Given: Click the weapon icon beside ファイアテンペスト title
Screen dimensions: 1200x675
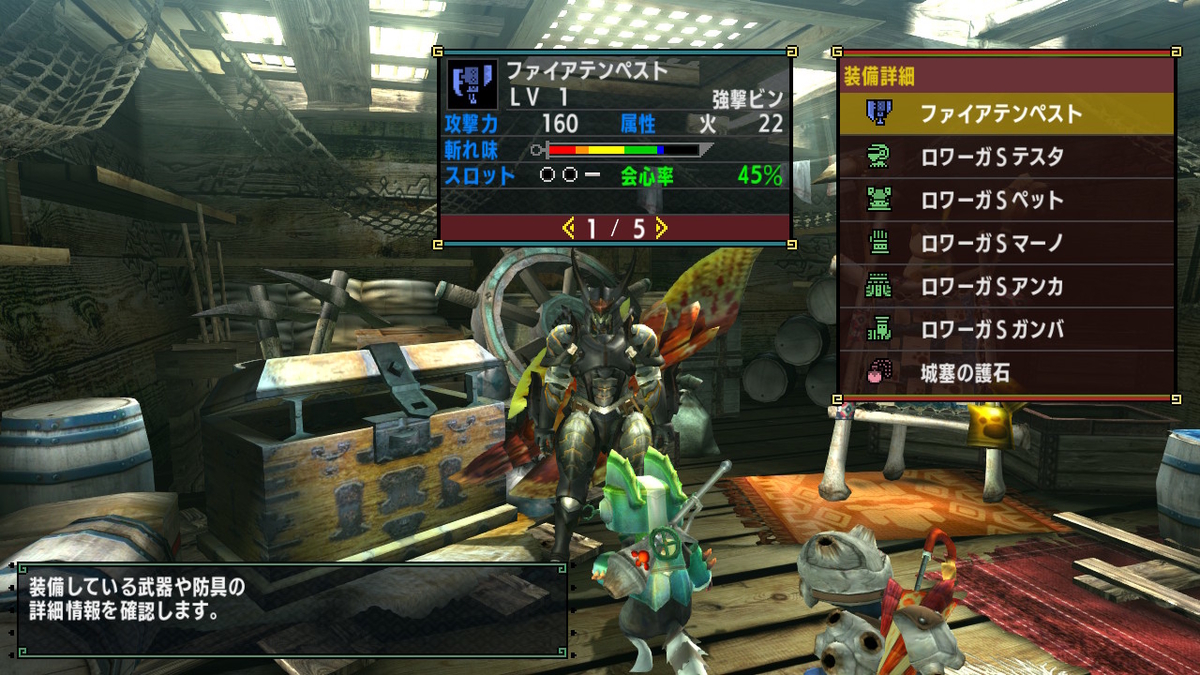Looking at the screenshot, I should [x=473, y=84].
